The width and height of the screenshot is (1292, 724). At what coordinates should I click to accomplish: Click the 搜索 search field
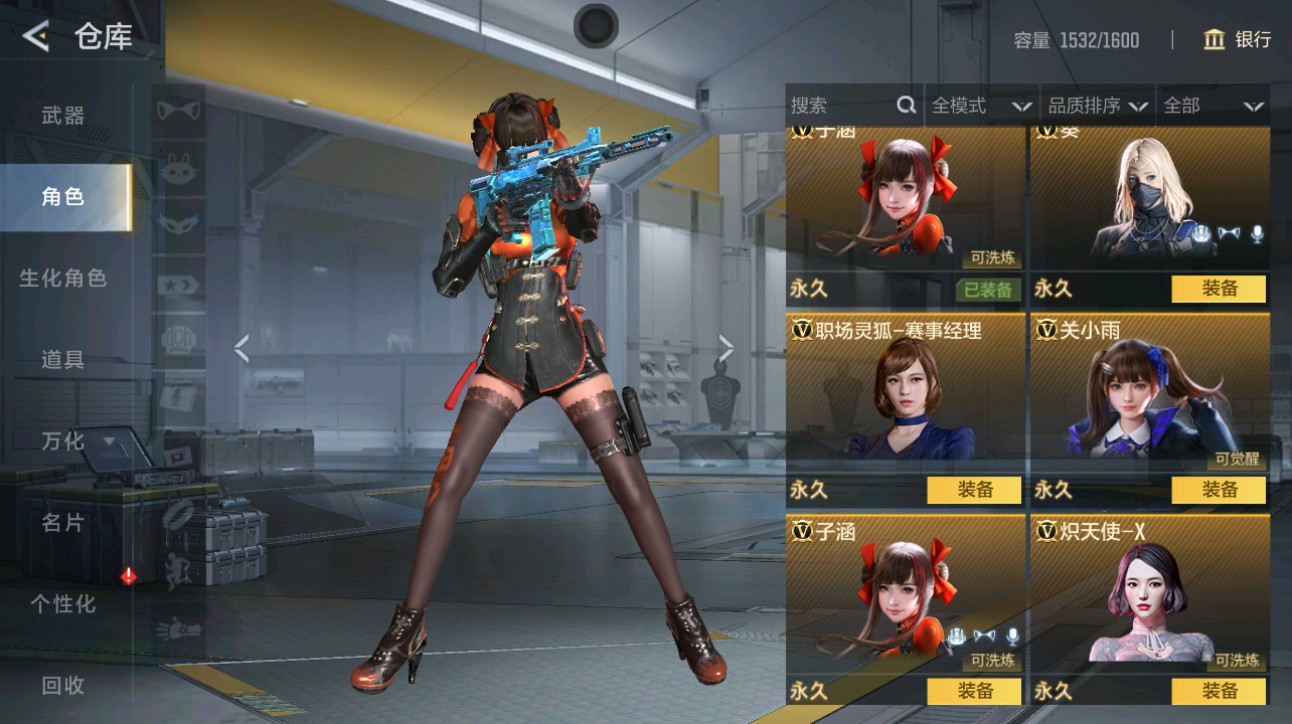[x=843, y=105]
